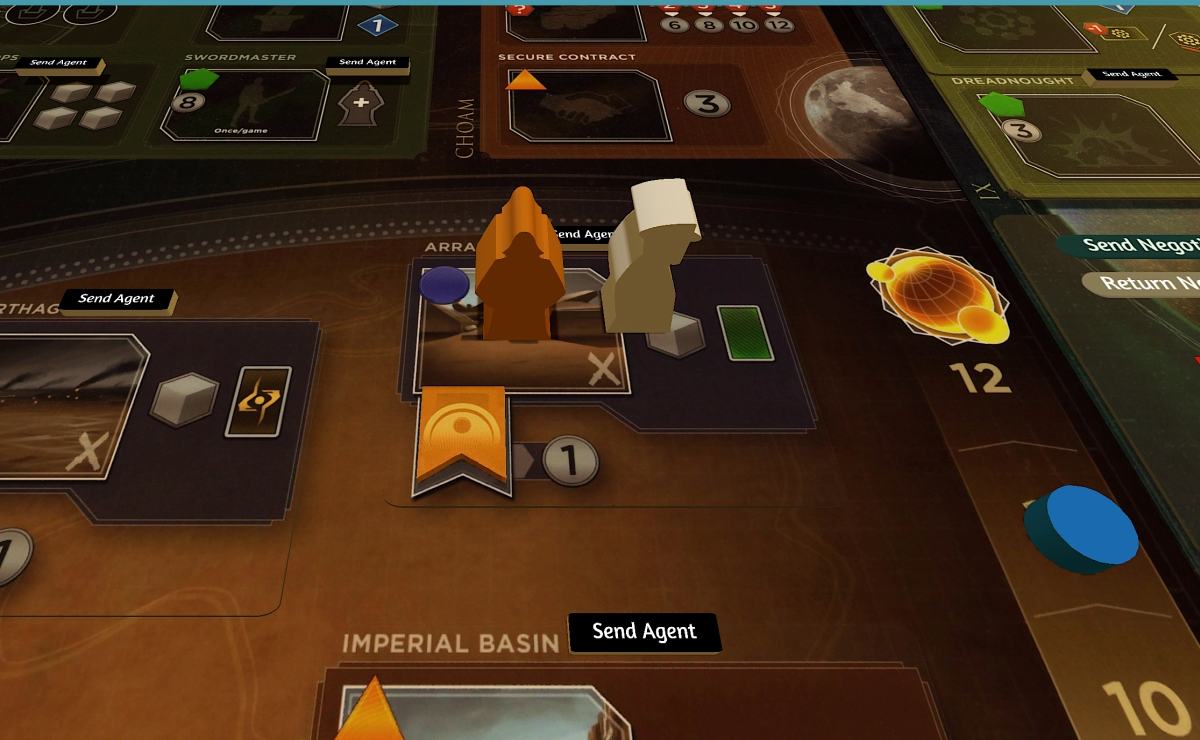Send Agent to Imperial Basin

click(x=644, y=632)
